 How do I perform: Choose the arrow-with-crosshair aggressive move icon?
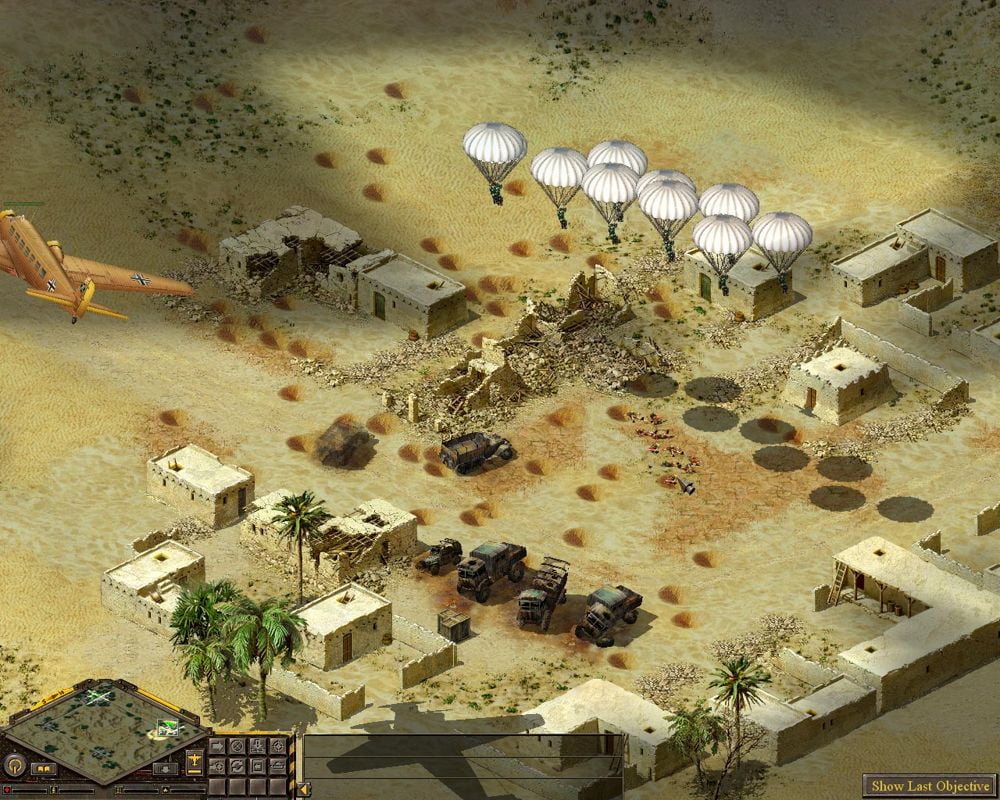(x=217, y=766)
